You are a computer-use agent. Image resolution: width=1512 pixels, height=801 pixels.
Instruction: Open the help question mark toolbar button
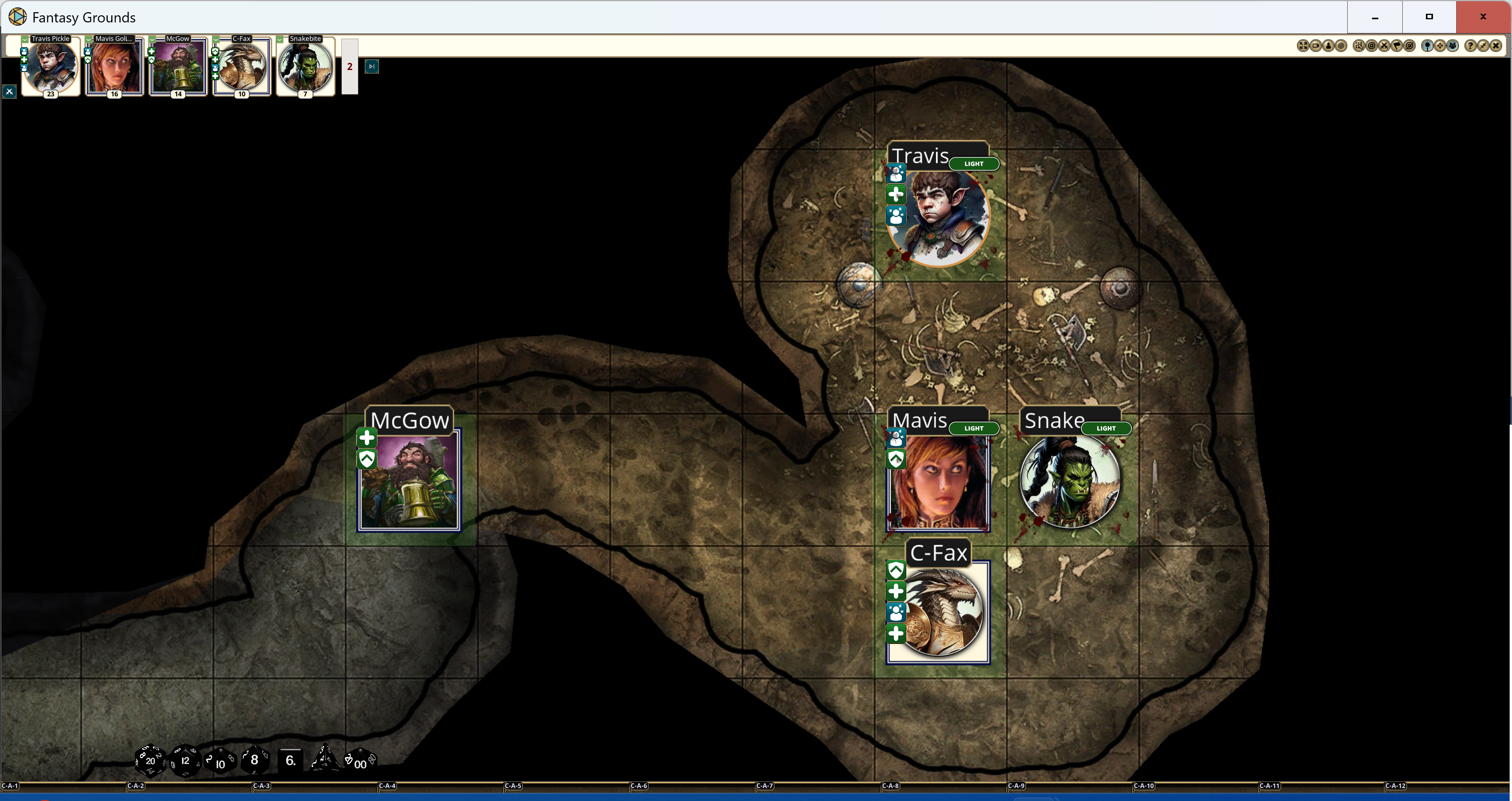click(1470, 46)
